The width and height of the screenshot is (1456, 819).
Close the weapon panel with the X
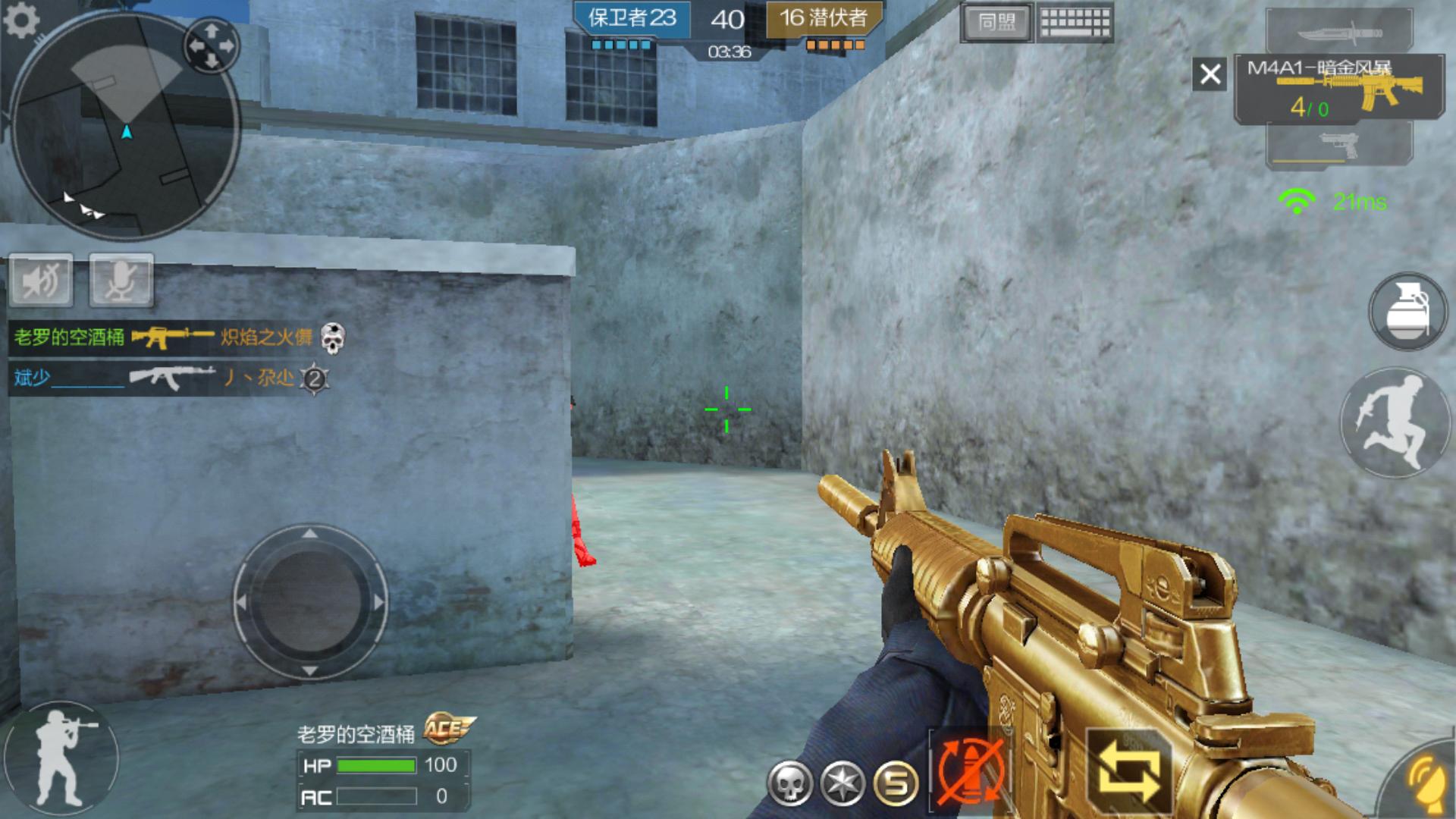[x=1210, y=74]
